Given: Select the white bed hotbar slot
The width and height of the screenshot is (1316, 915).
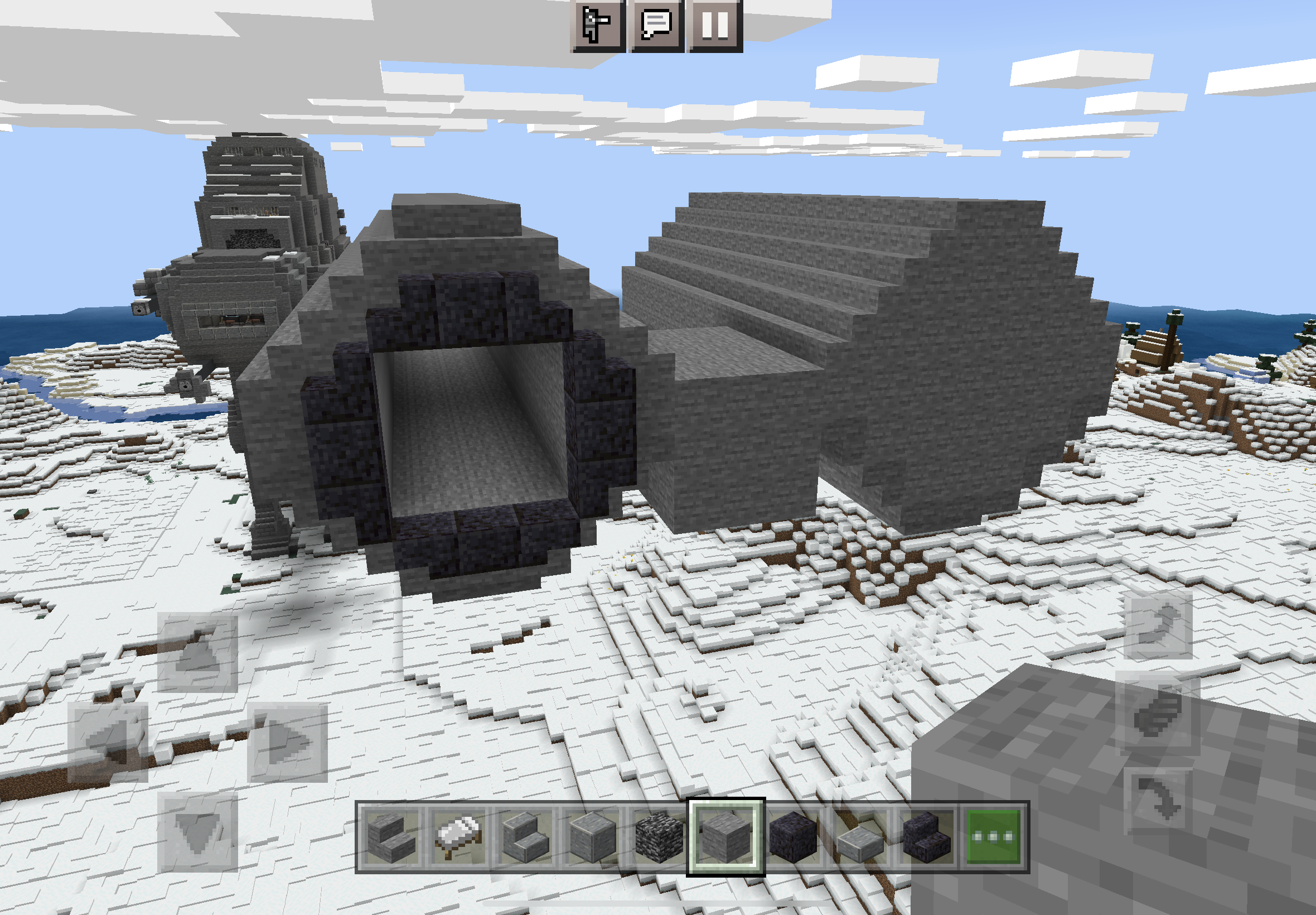Looking at the screenshot, I should tap(458, 837).
